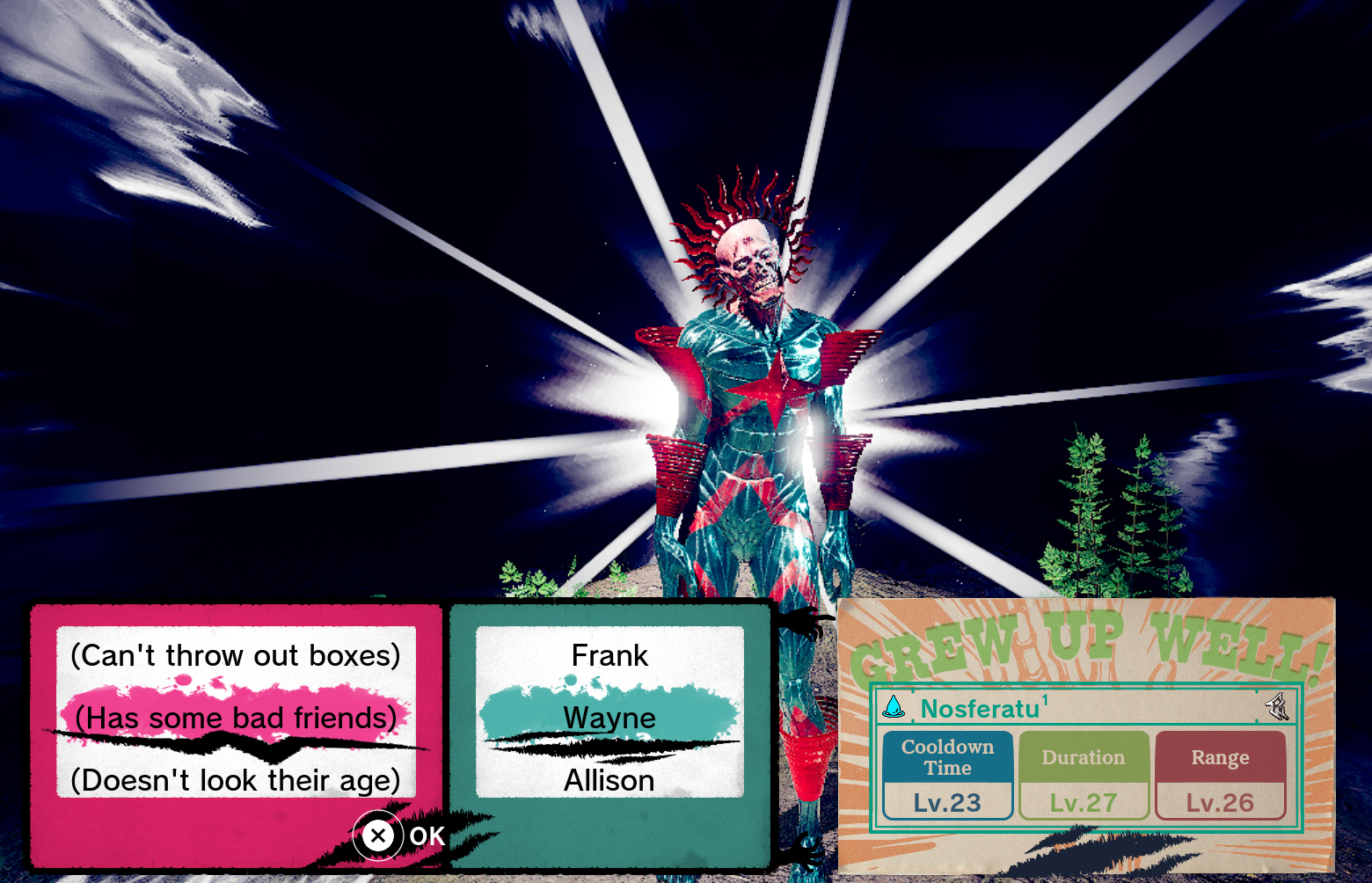Click the icon right of Nosferatu title
Image resolution: width=1372 pixels, height=883 pixels.
(x=1277, y=706)
